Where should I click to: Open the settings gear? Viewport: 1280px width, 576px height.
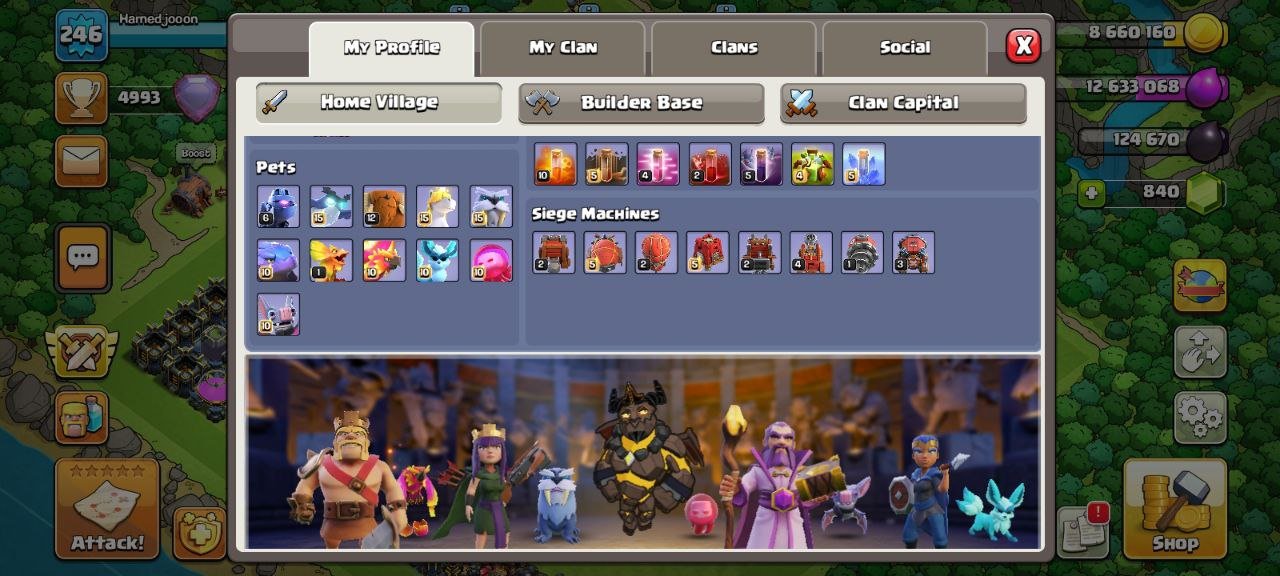click(1199, 417)
